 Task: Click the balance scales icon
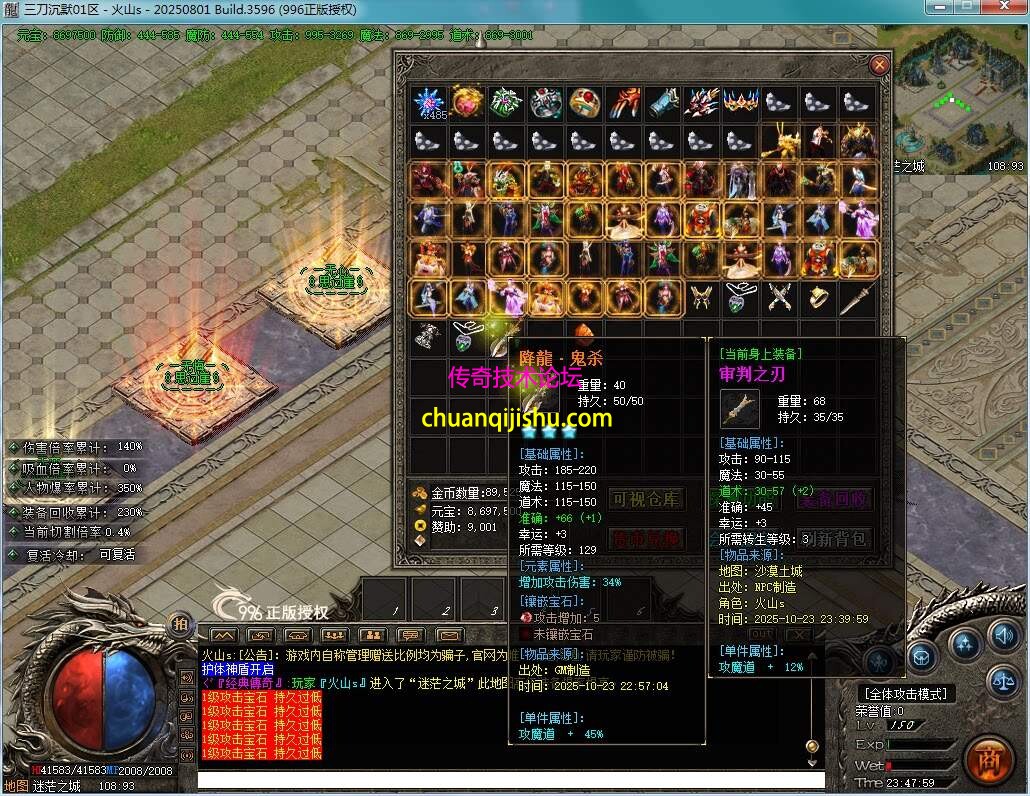pos(1003,680)
